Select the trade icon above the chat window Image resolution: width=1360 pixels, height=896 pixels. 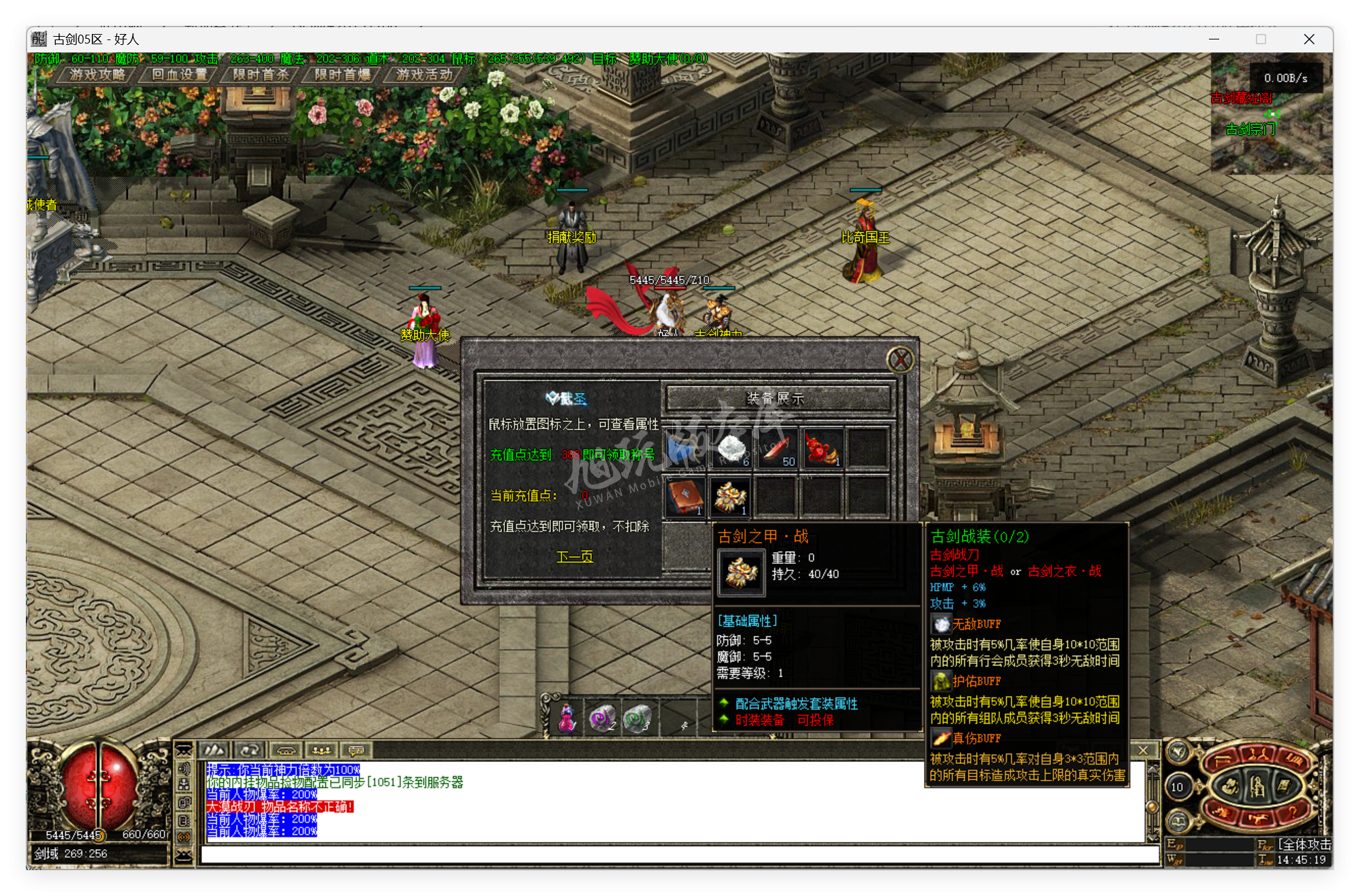click(286, 751)
